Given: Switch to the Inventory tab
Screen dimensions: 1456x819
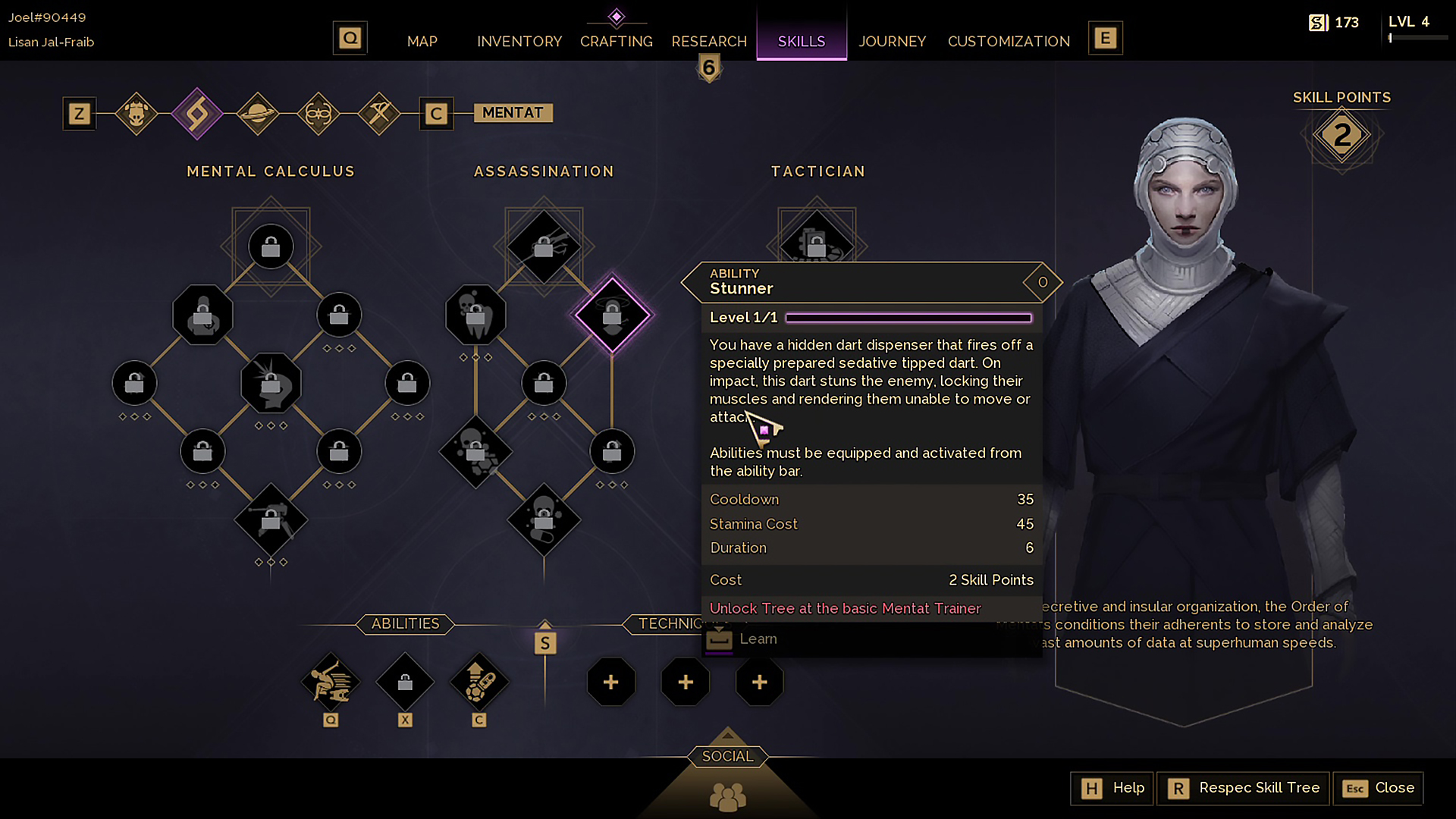Looking at the screenshot, I should pyautogui.click(x=519, y=41).
